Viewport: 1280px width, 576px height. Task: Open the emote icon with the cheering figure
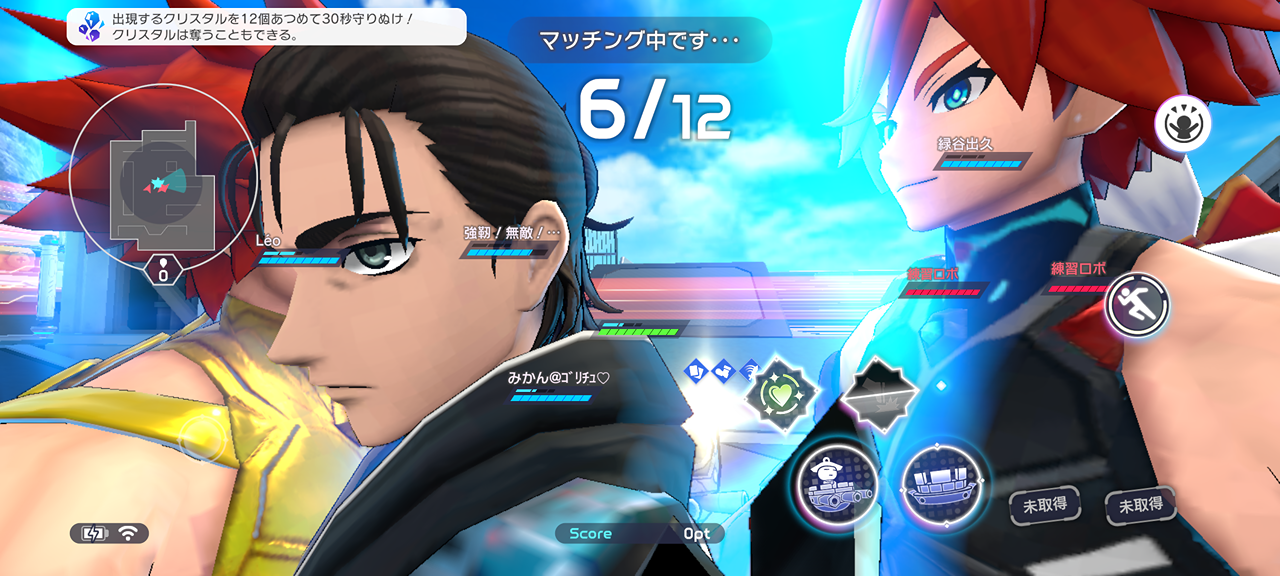1183,125
